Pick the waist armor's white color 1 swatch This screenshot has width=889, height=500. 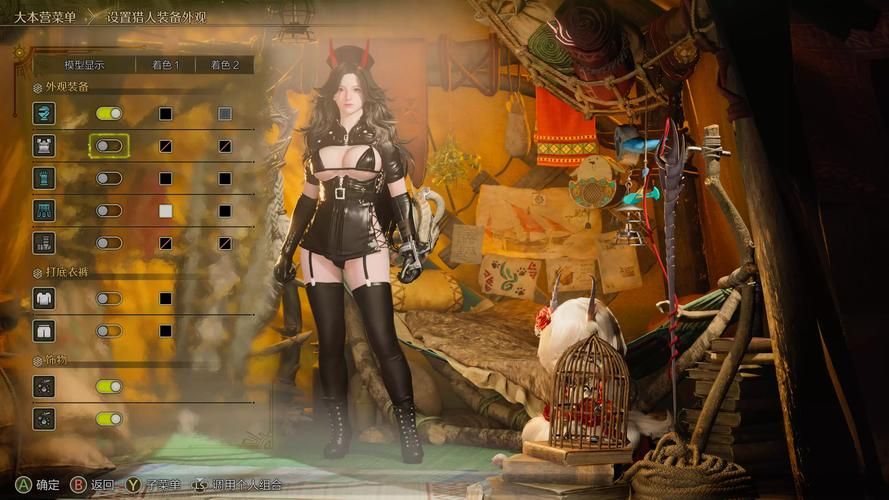point(165,211)
